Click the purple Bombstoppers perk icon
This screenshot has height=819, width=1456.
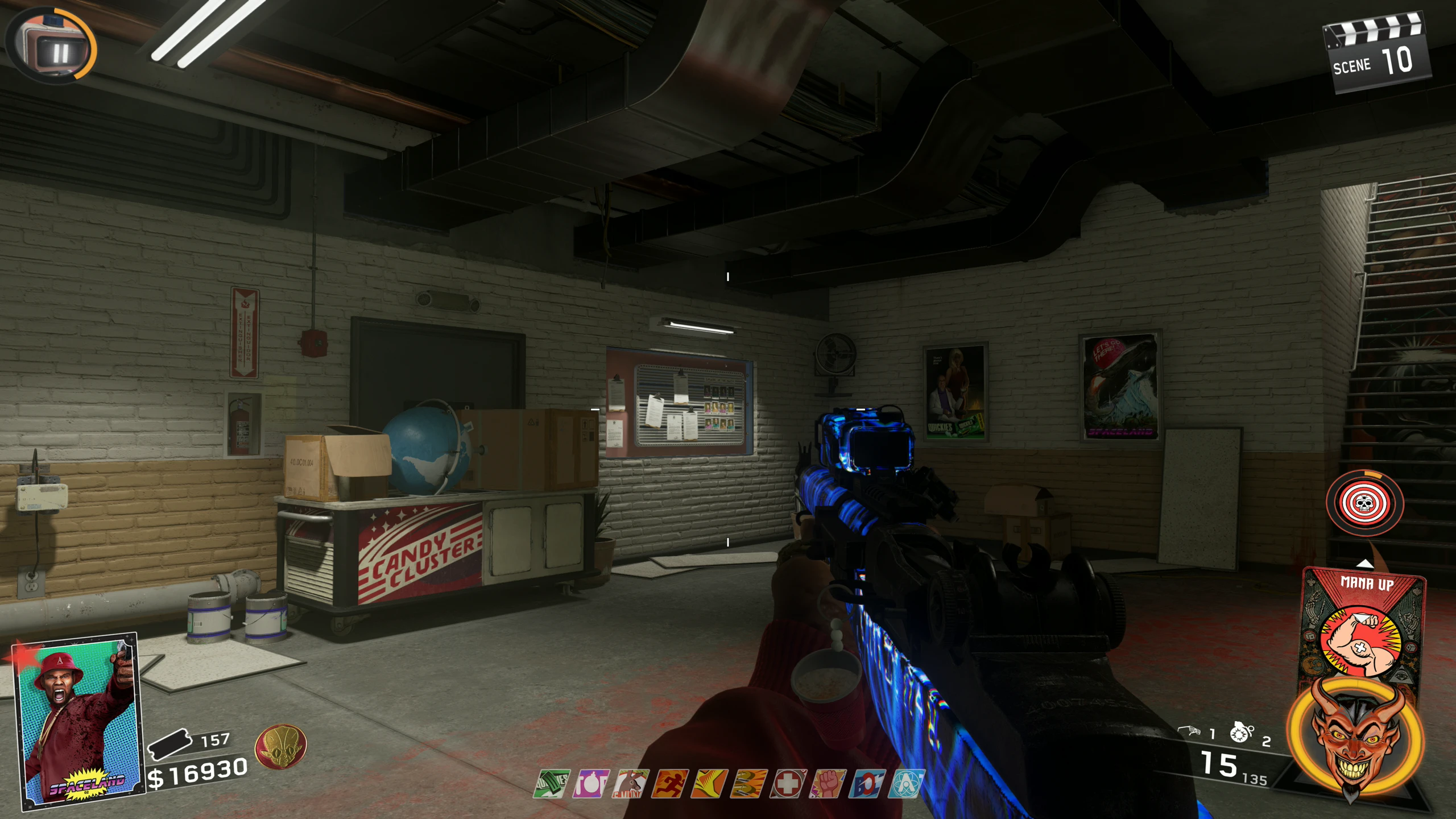point(591,784)
